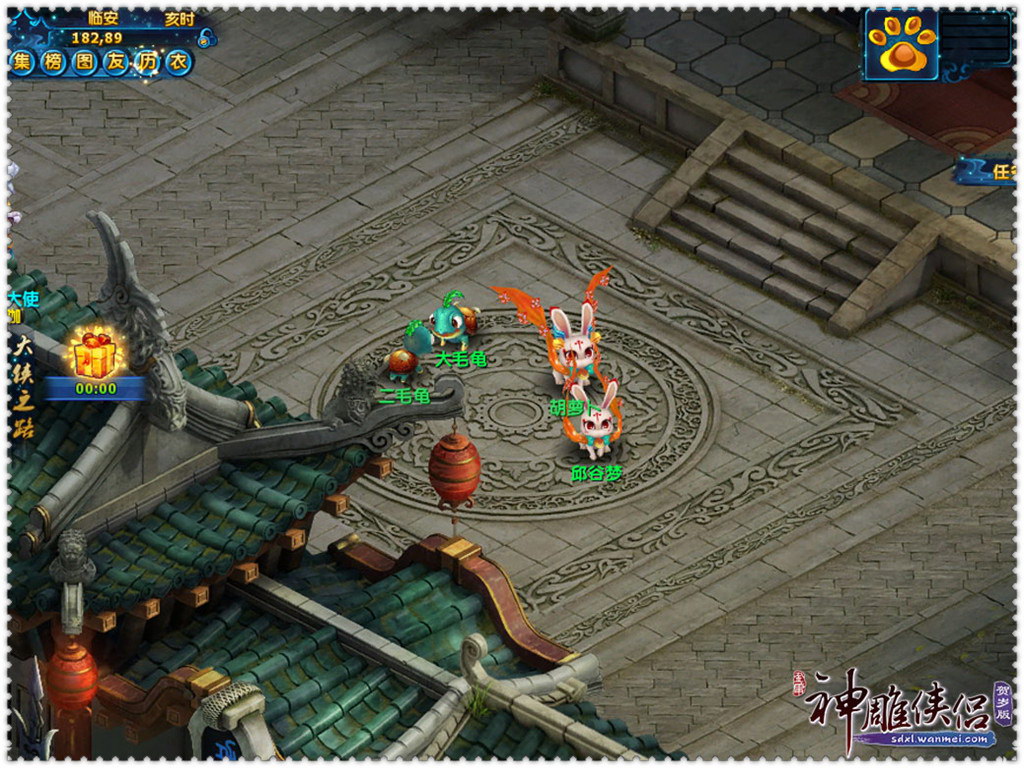
Task: Expand the 任务 quest tab
Action: point(995,172)
